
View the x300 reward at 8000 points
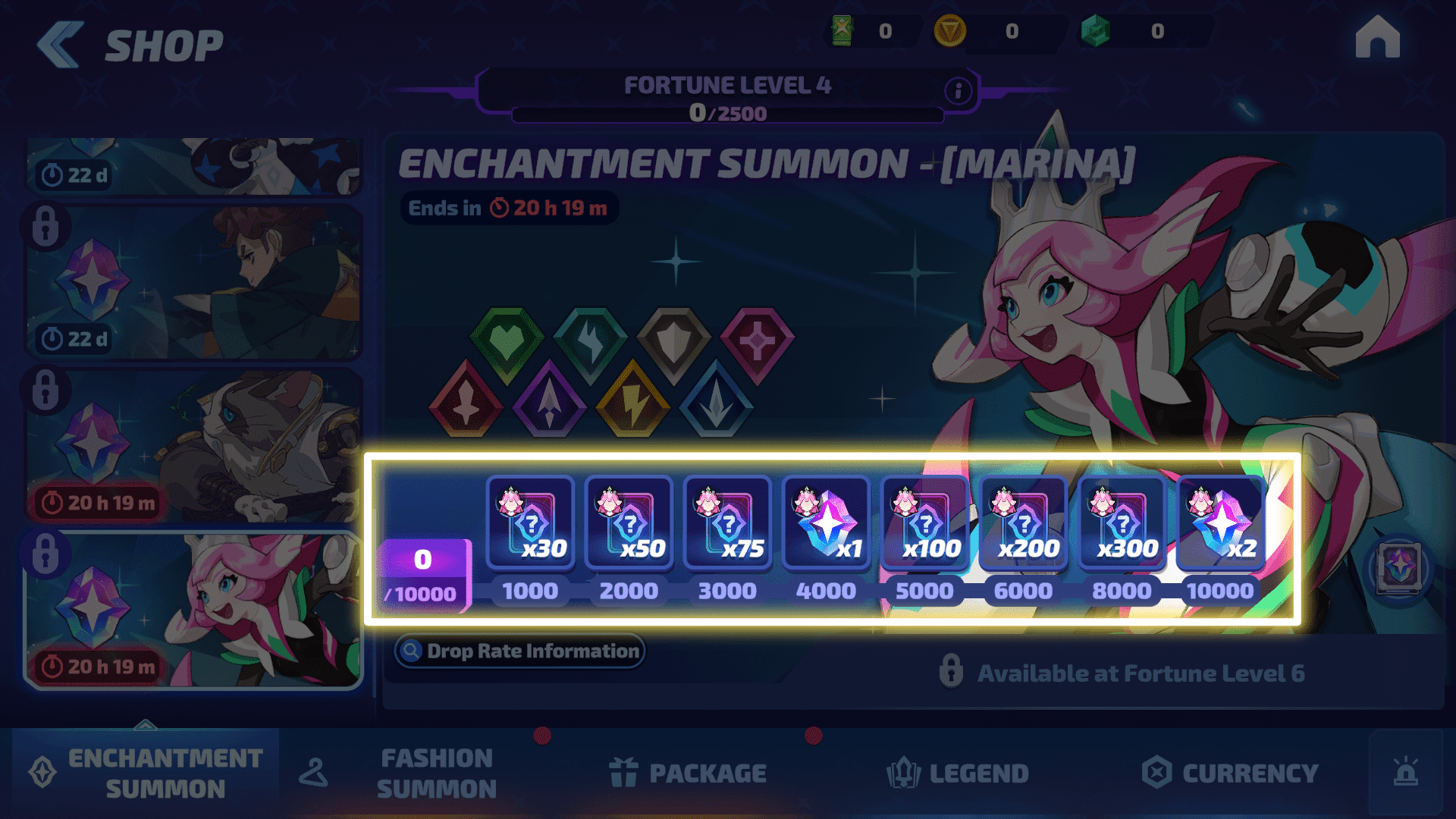point(1122,522)
